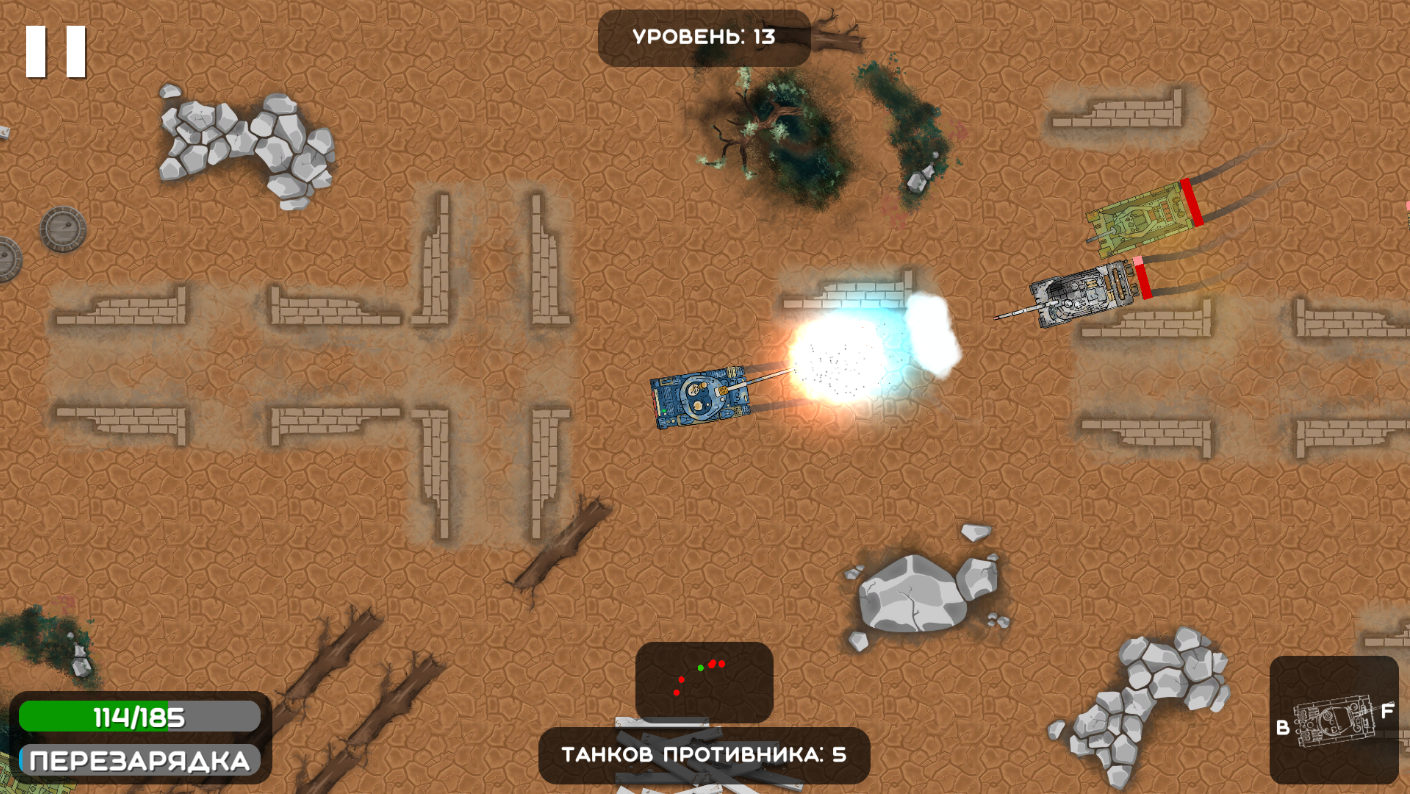Click the lone red enemy dot lowest on minimap
This screenshot has height=794, width=1410.
[x=676, y=693]
